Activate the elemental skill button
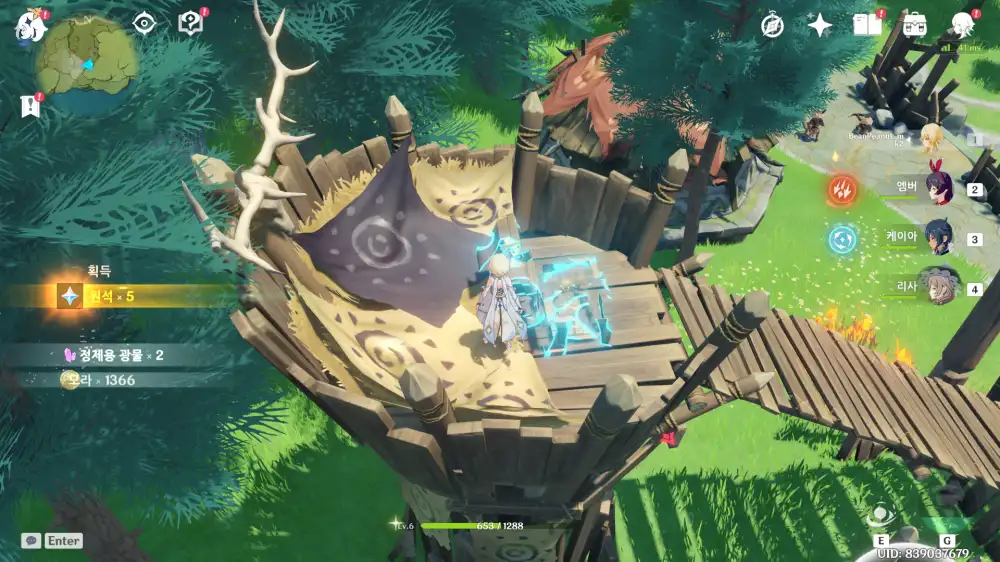Image resolution: width=1000 pixels, height=562 pixels. pyautogui.click(x=882, y=516)
